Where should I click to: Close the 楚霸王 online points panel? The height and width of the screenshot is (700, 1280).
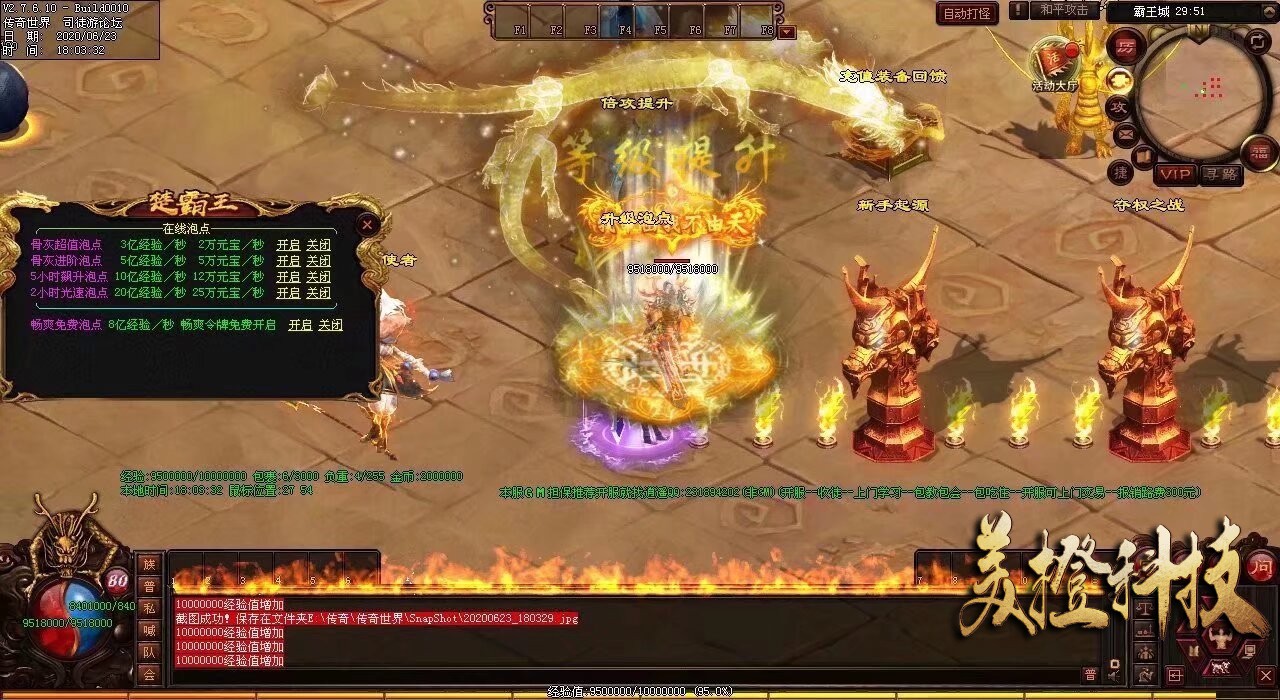tap(369, 225)
